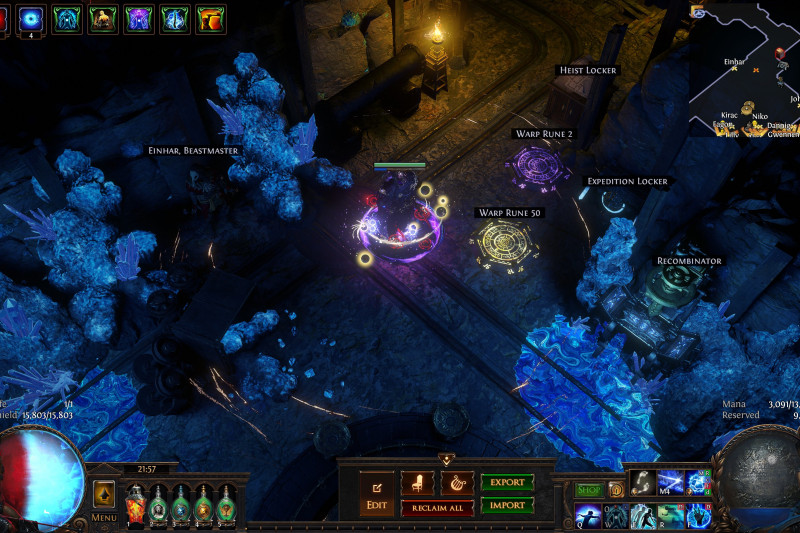Click the Warp Rune 50 label
Screen dimensions: 800x533
pyautogui.click(x=508, y=212)
